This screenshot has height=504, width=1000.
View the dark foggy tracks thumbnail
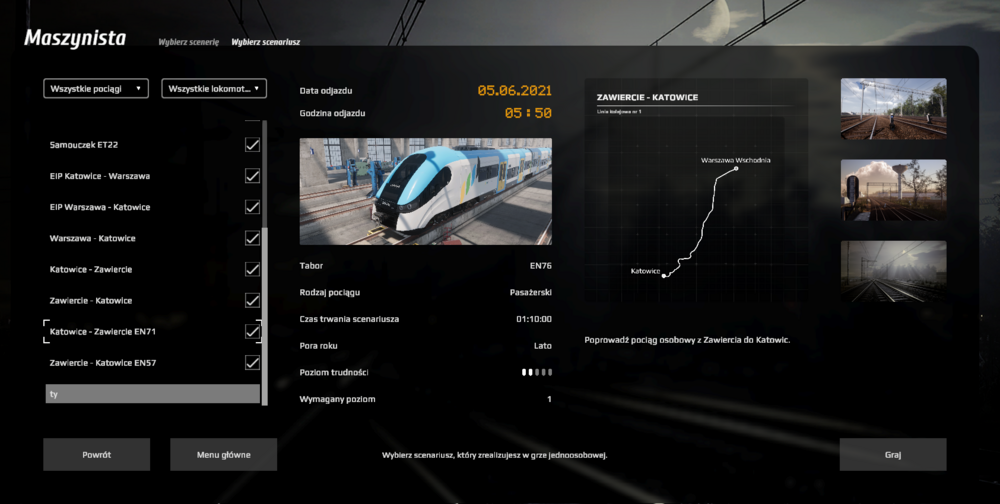(893, 271)
